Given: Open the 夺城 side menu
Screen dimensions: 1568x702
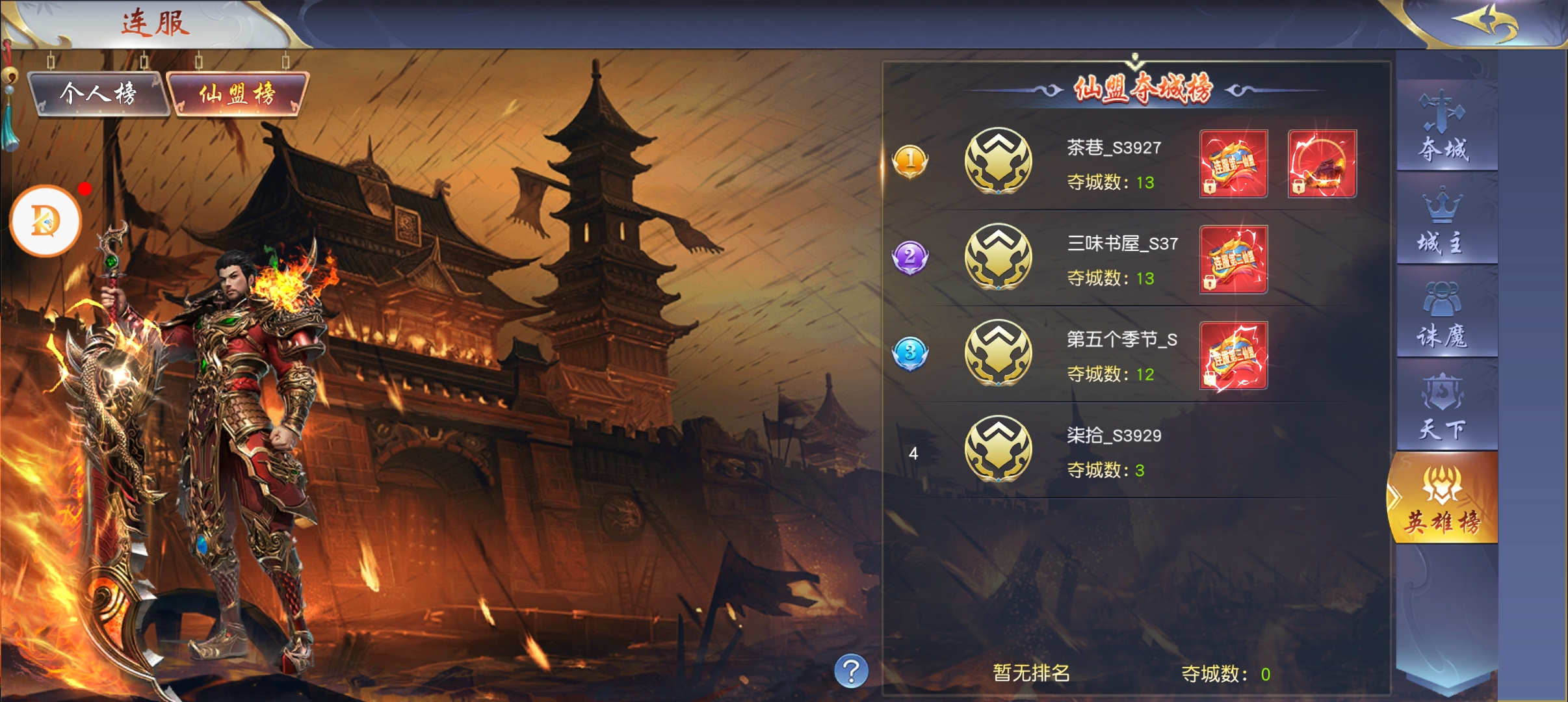Looking at the screenshot, I should tap(1444, 127).
